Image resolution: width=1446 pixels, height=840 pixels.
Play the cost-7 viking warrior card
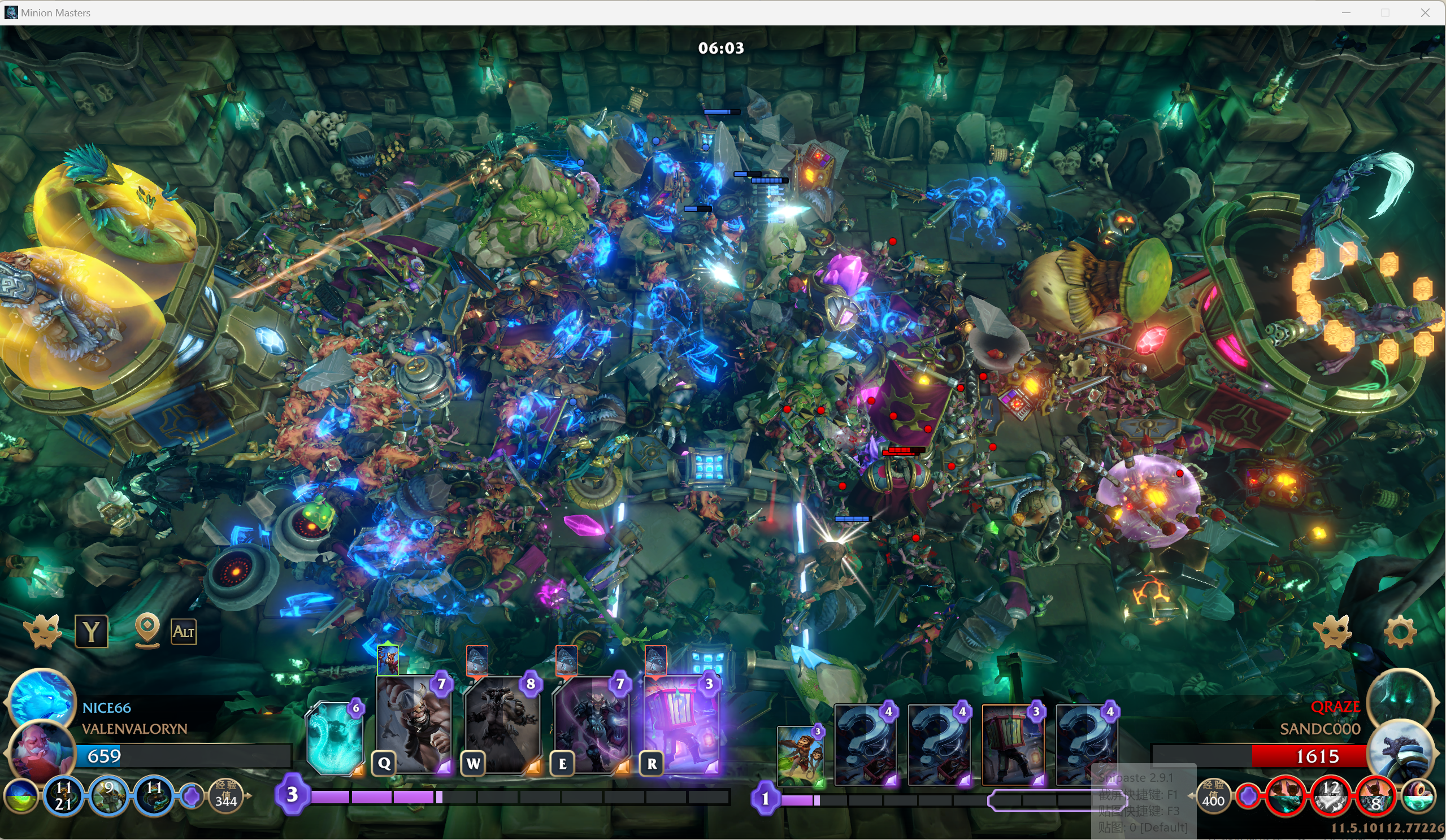tap(413, 724)
